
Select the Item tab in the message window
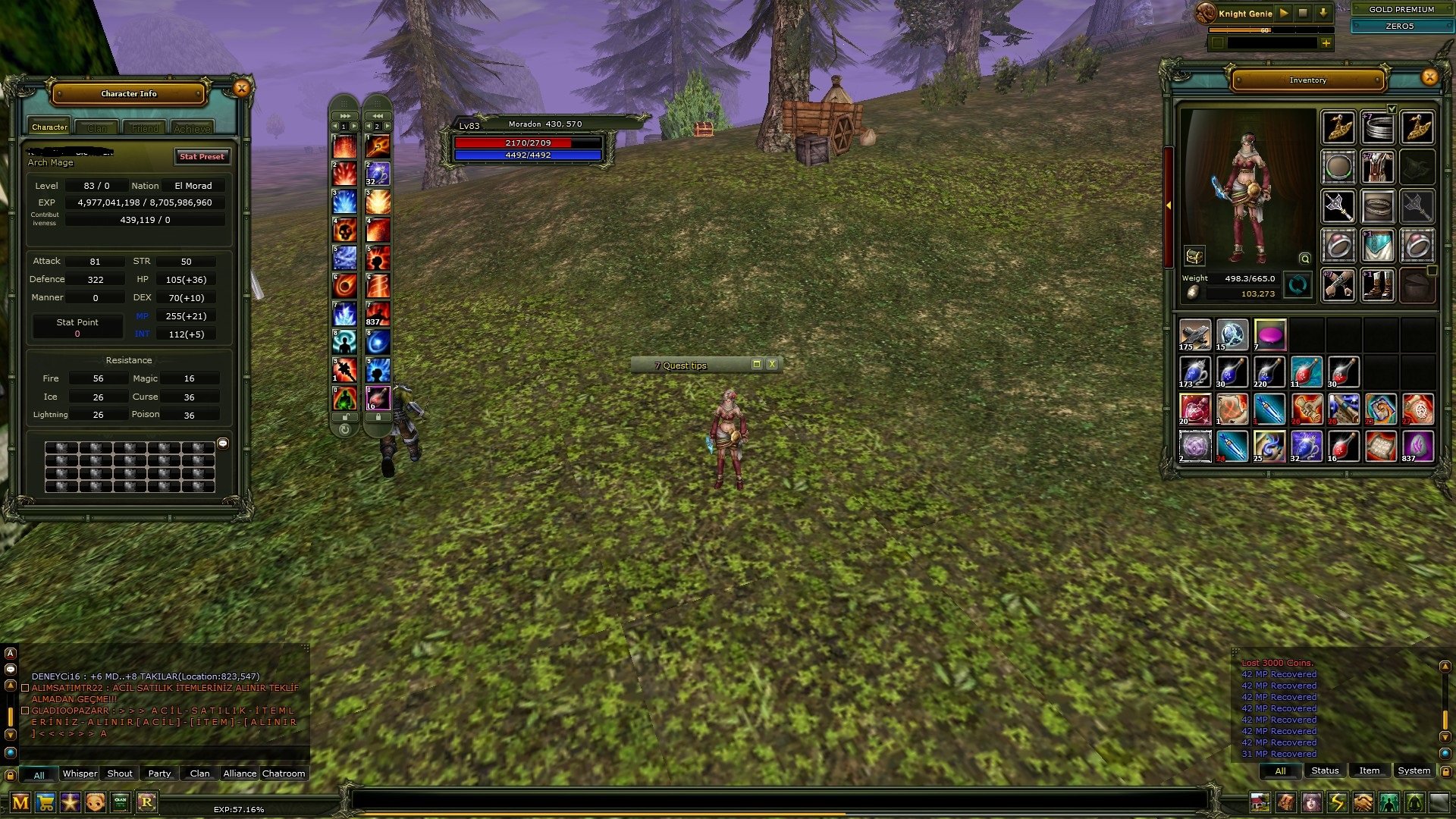tap(1369, 770)
